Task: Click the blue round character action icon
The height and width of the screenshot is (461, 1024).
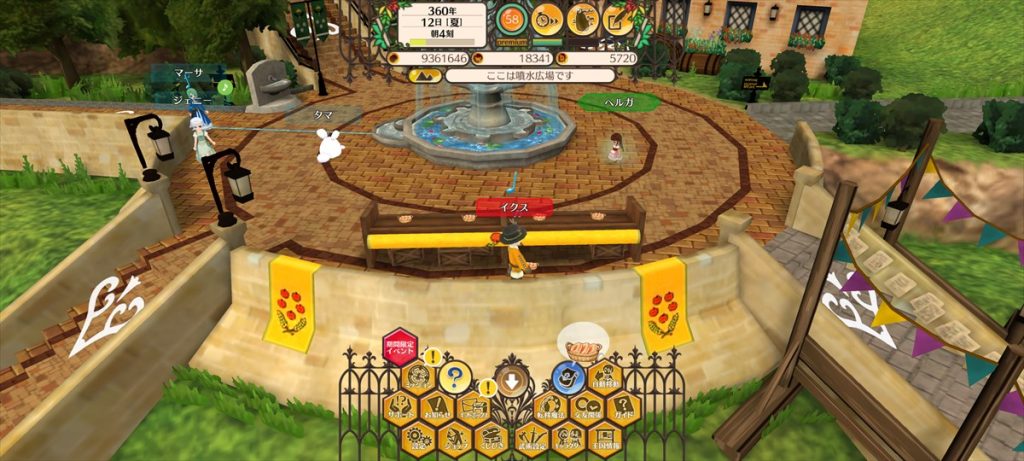Action: (x=568, y=378)
